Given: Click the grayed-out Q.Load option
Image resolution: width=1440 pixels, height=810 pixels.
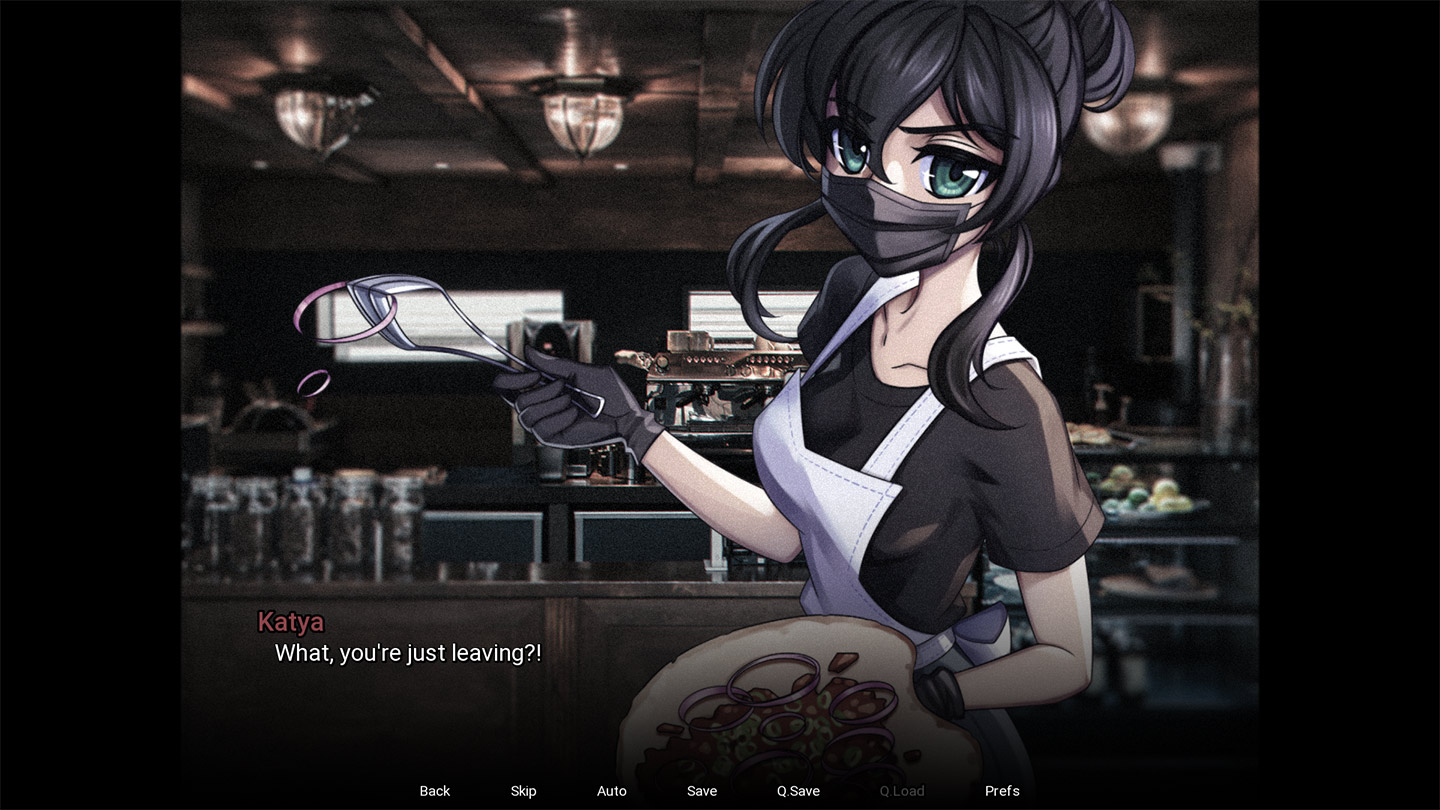Looking at the screenshot, I should (x=901, y=790).
